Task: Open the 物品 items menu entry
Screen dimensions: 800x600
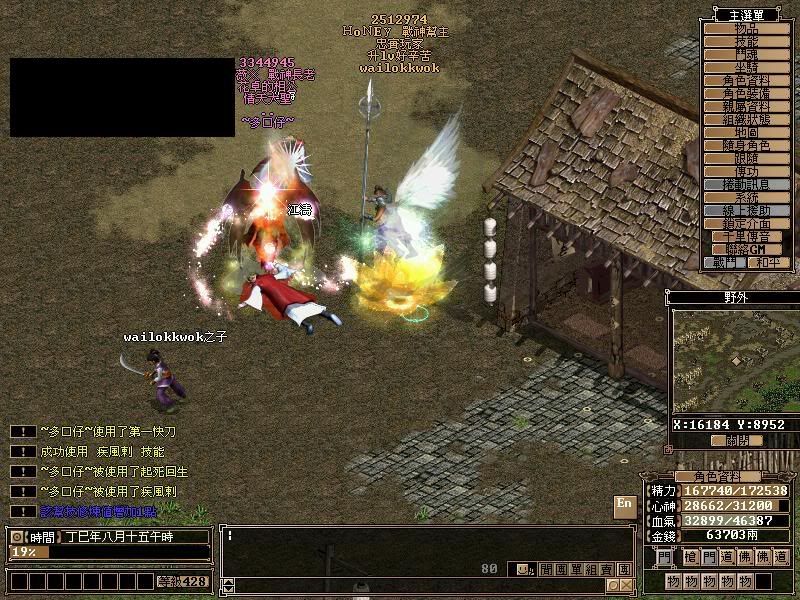Action: coord(745,28)
